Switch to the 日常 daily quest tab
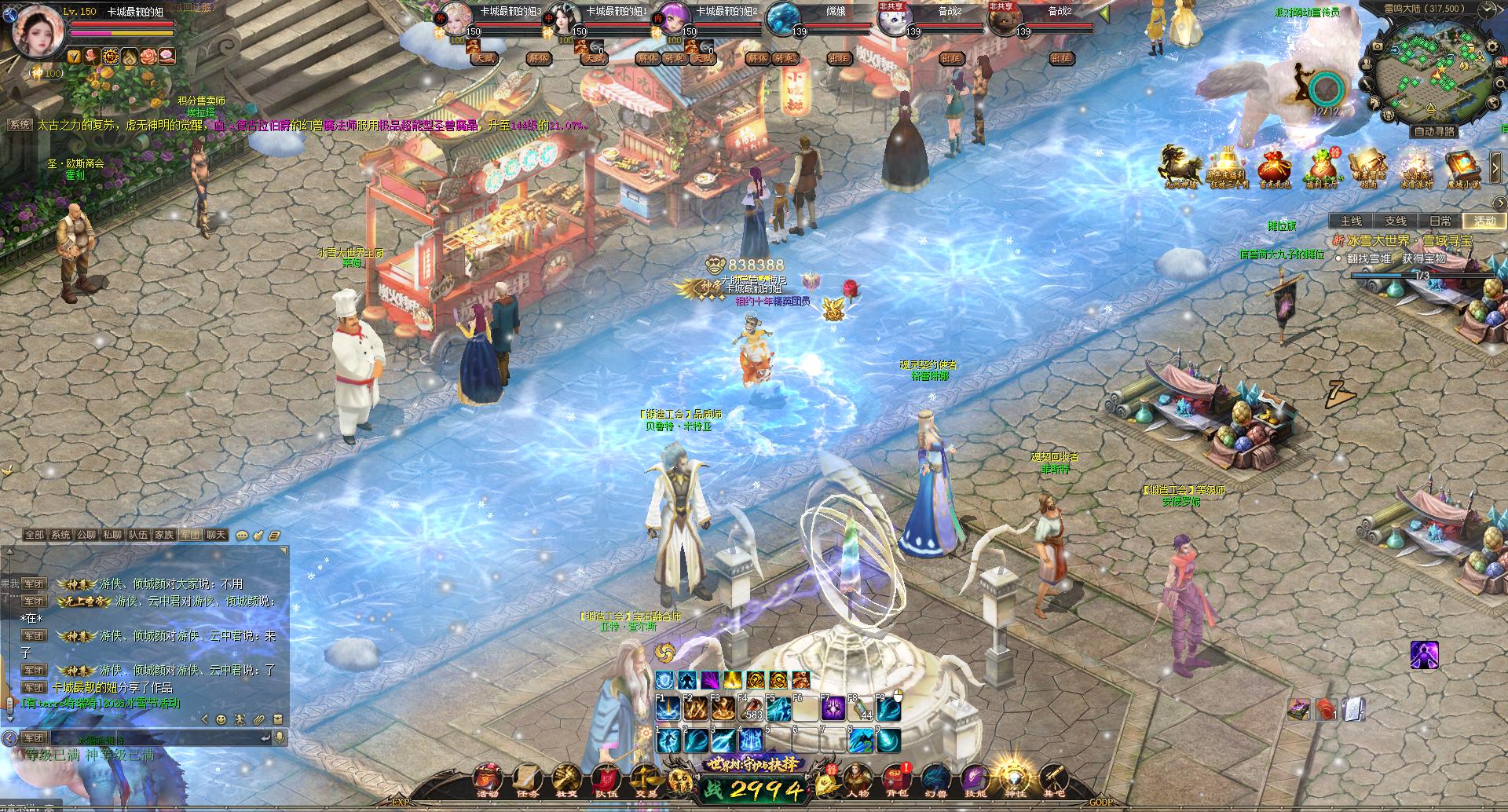 (1440, 221)
